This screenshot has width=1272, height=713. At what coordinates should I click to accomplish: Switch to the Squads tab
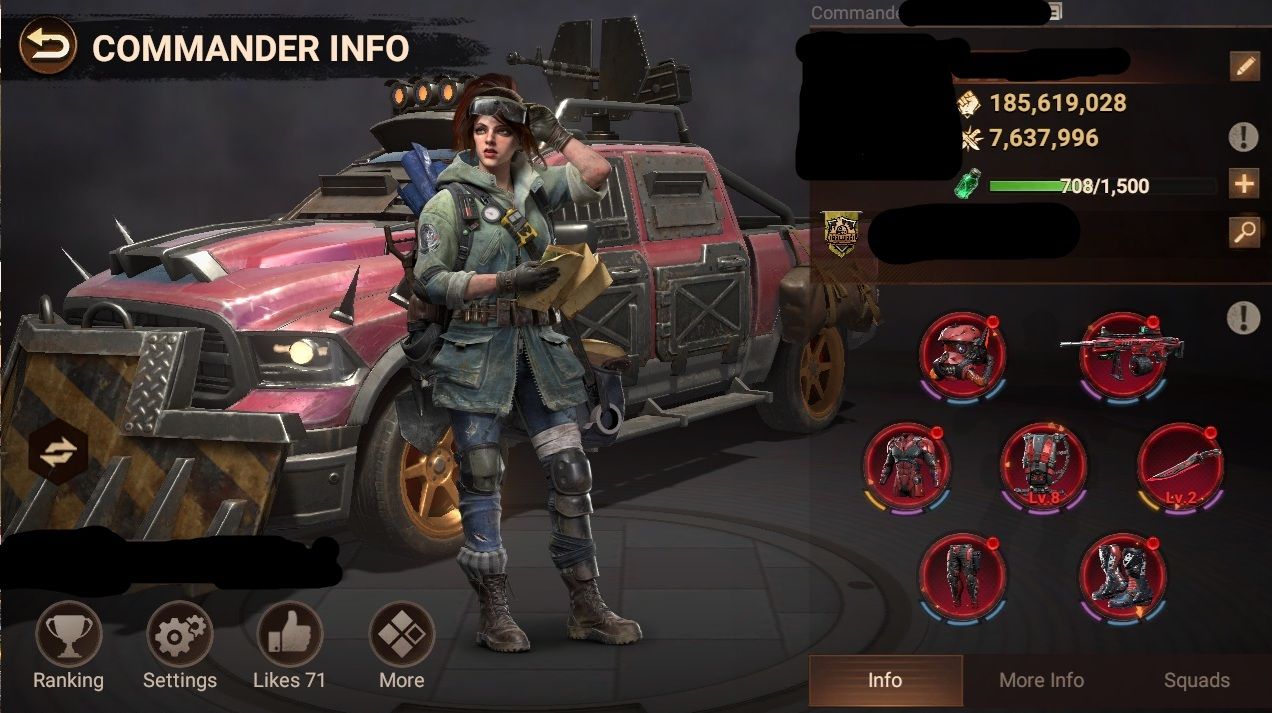click(x=1196, y=681)
